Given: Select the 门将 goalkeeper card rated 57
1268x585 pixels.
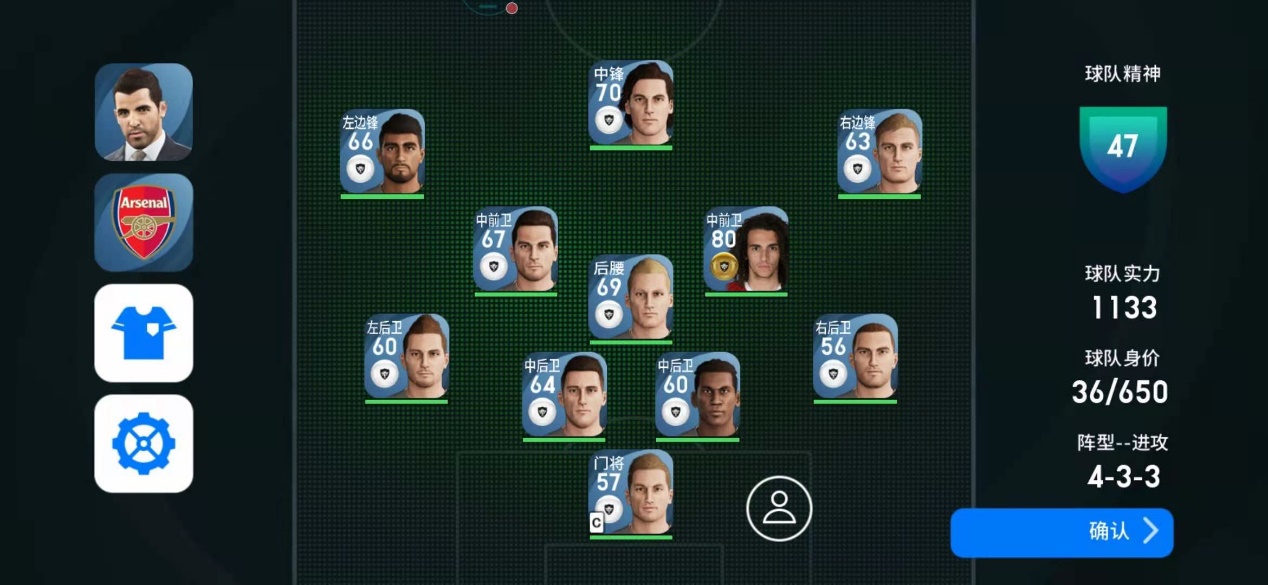Looking at the screenshot, I should click(630, 492).
